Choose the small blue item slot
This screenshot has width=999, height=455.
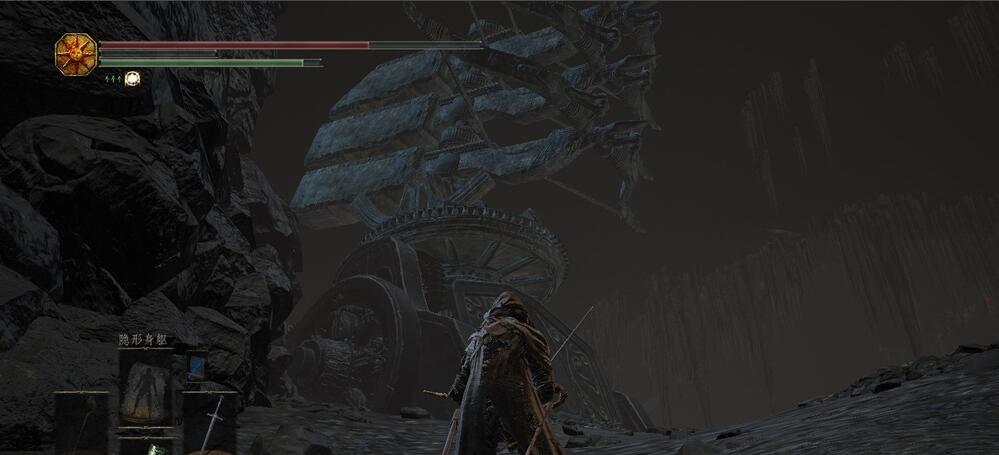tap(197, 364)
